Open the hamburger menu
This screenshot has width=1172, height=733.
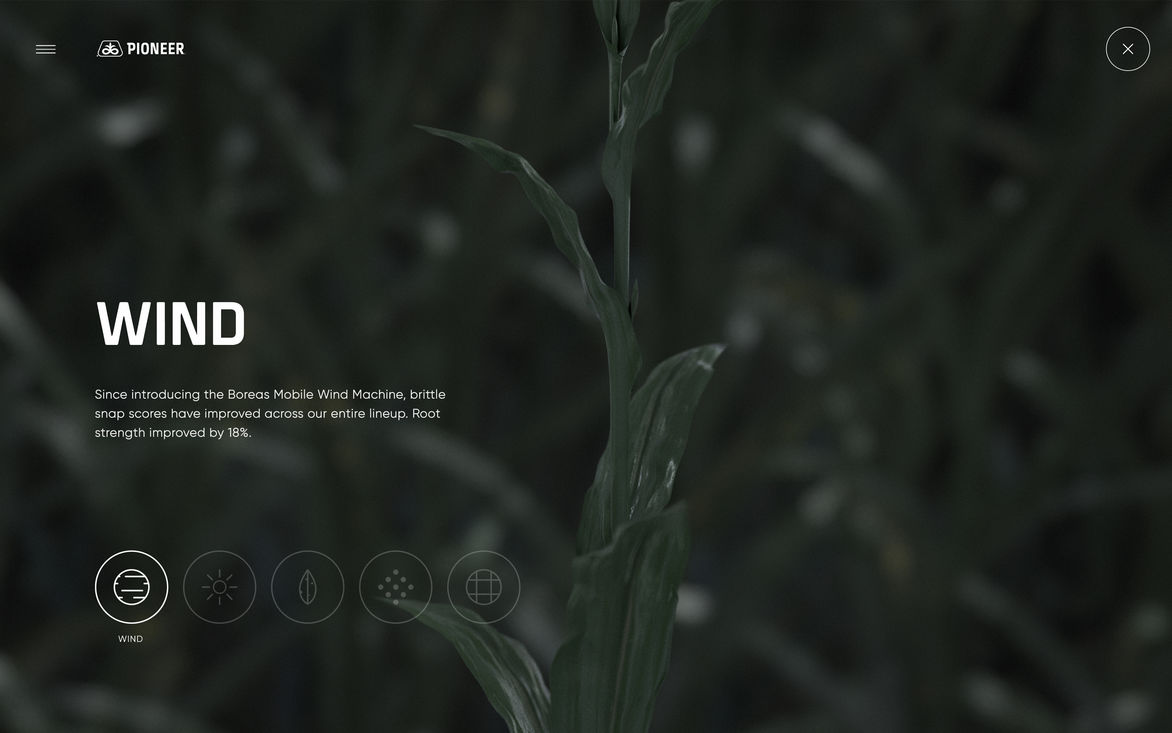click(x=46, y=49)
